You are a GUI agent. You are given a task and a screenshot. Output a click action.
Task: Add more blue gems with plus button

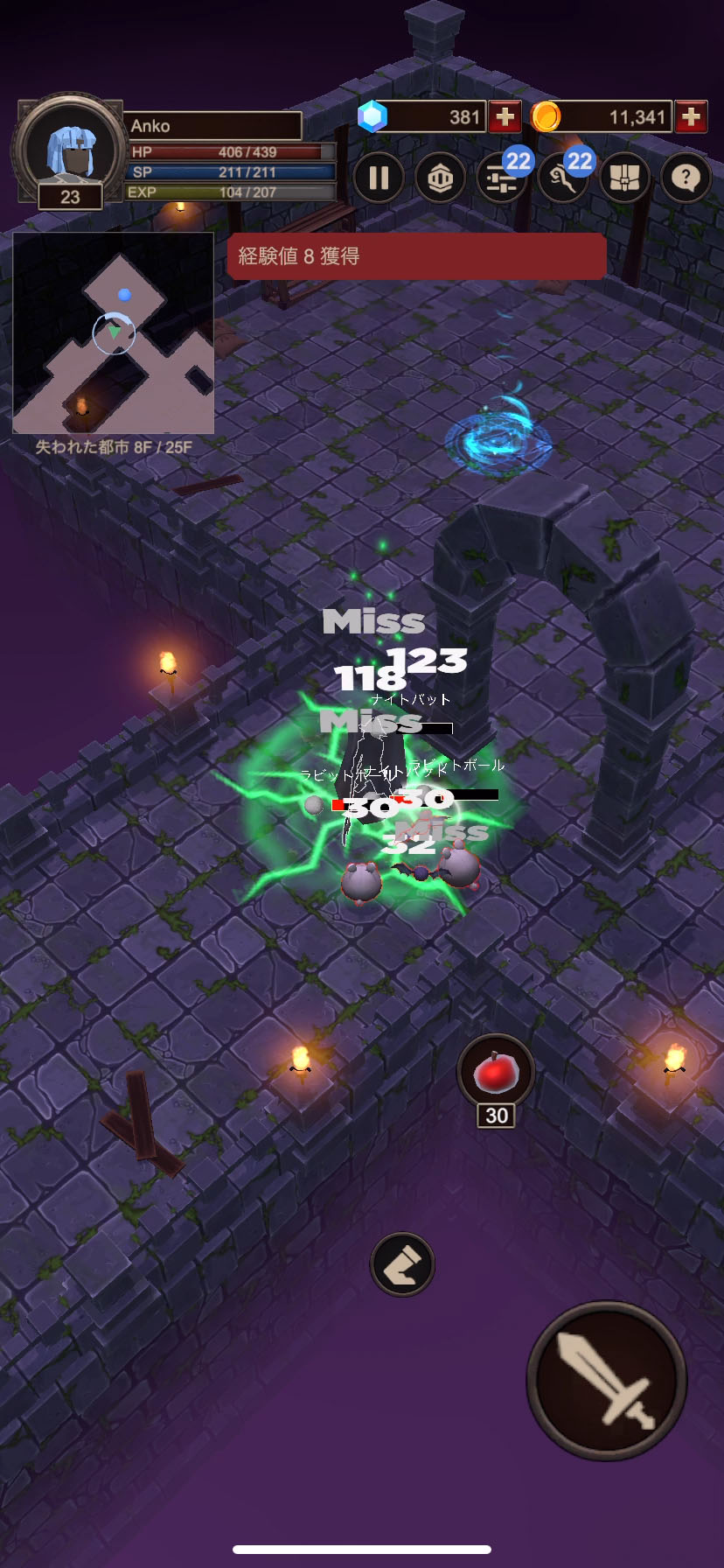(x=505, y=116)
